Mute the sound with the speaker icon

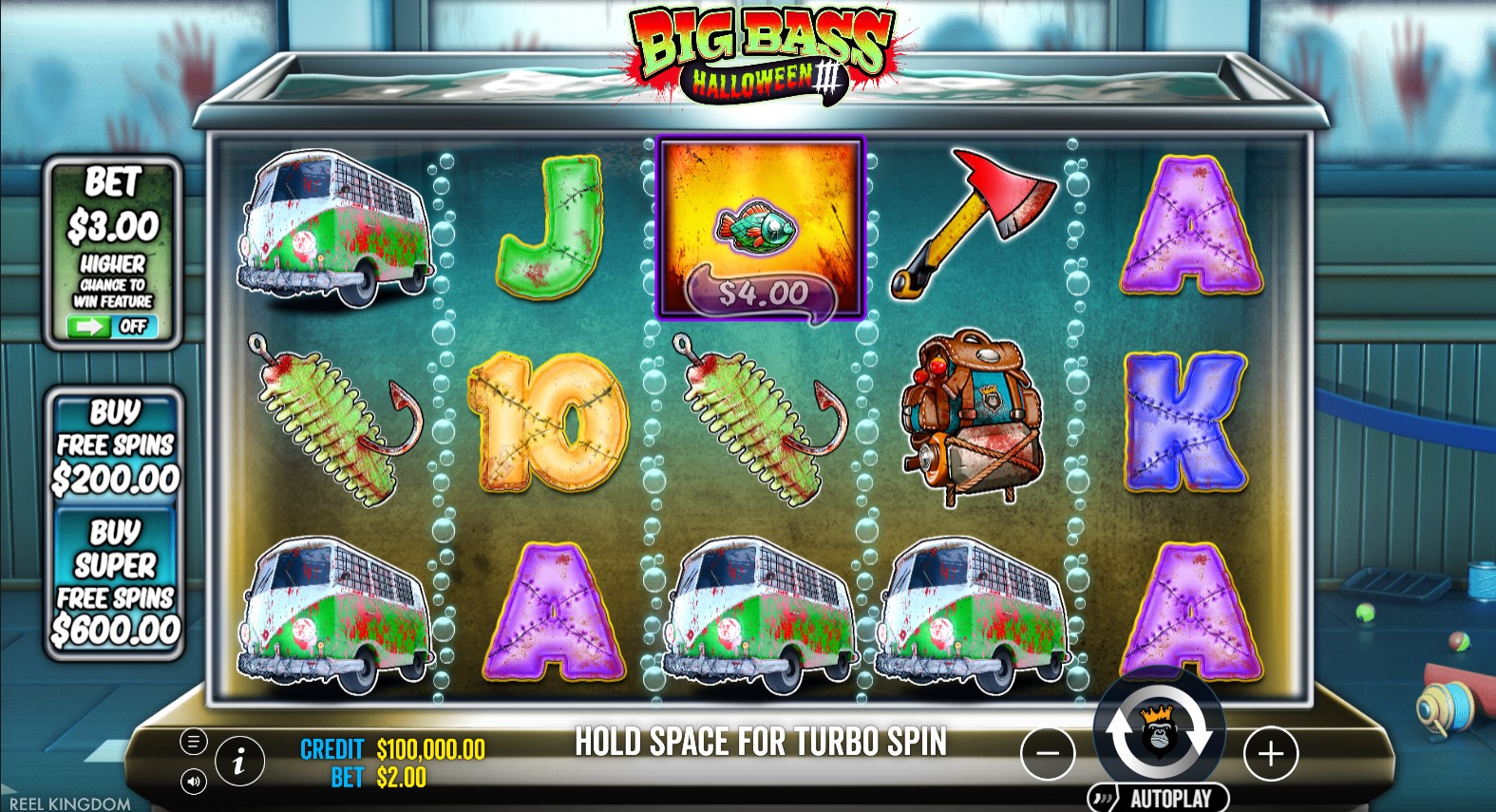[193, 782]
